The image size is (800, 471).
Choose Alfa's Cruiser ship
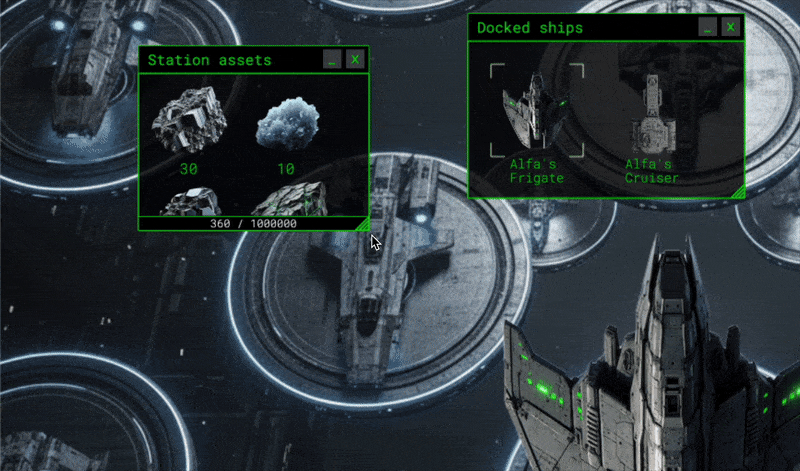click(652, 115)
